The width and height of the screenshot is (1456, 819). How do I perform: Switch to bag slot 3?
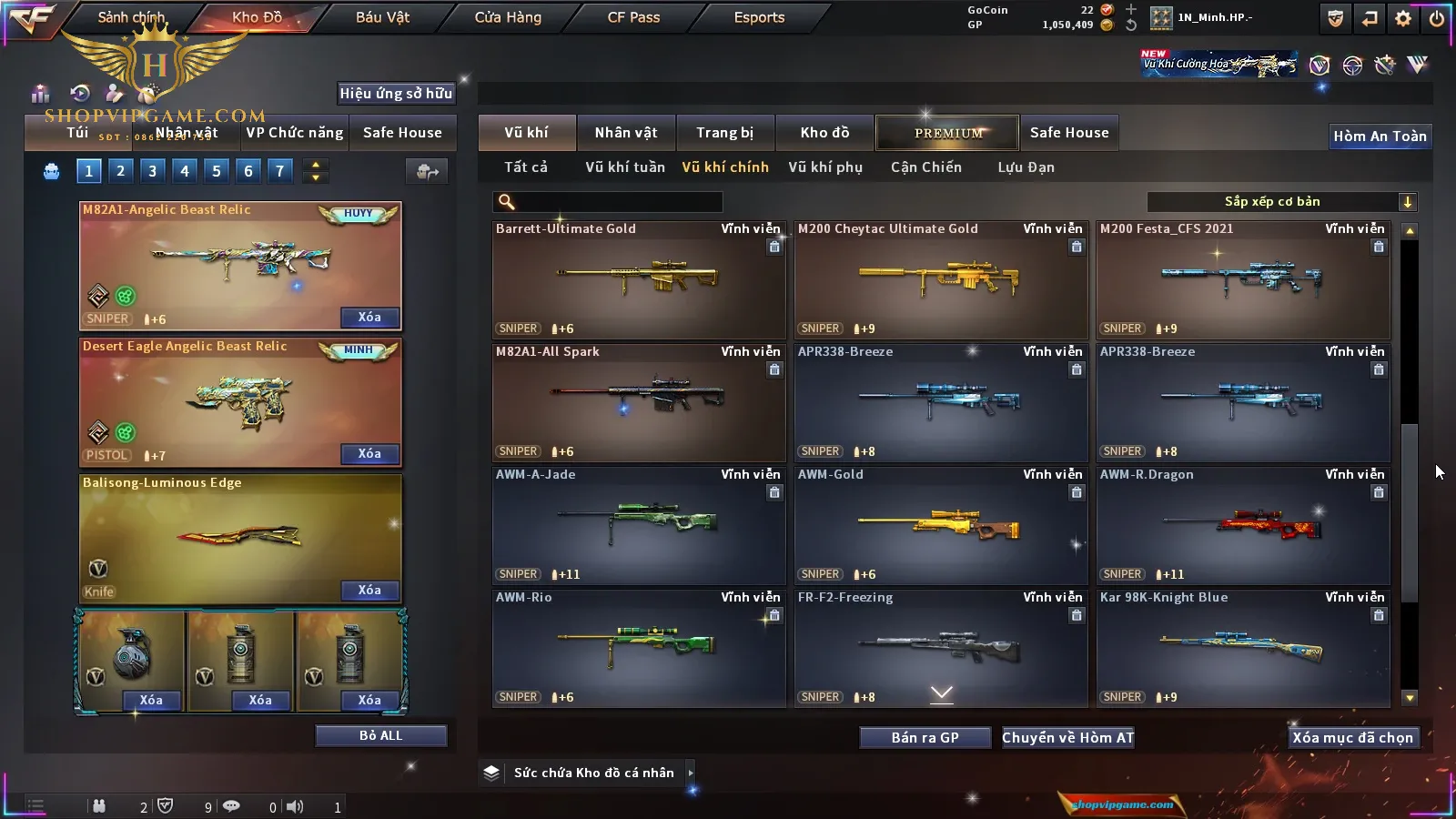click(153, 170)
